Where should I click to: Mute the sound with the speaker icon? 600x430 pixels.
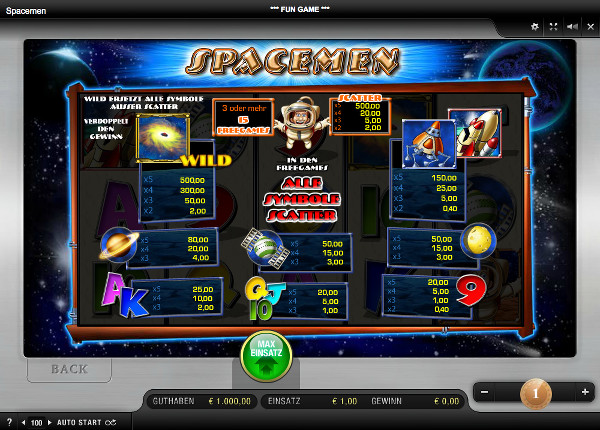pyautogui.click(x=571, y=27)
